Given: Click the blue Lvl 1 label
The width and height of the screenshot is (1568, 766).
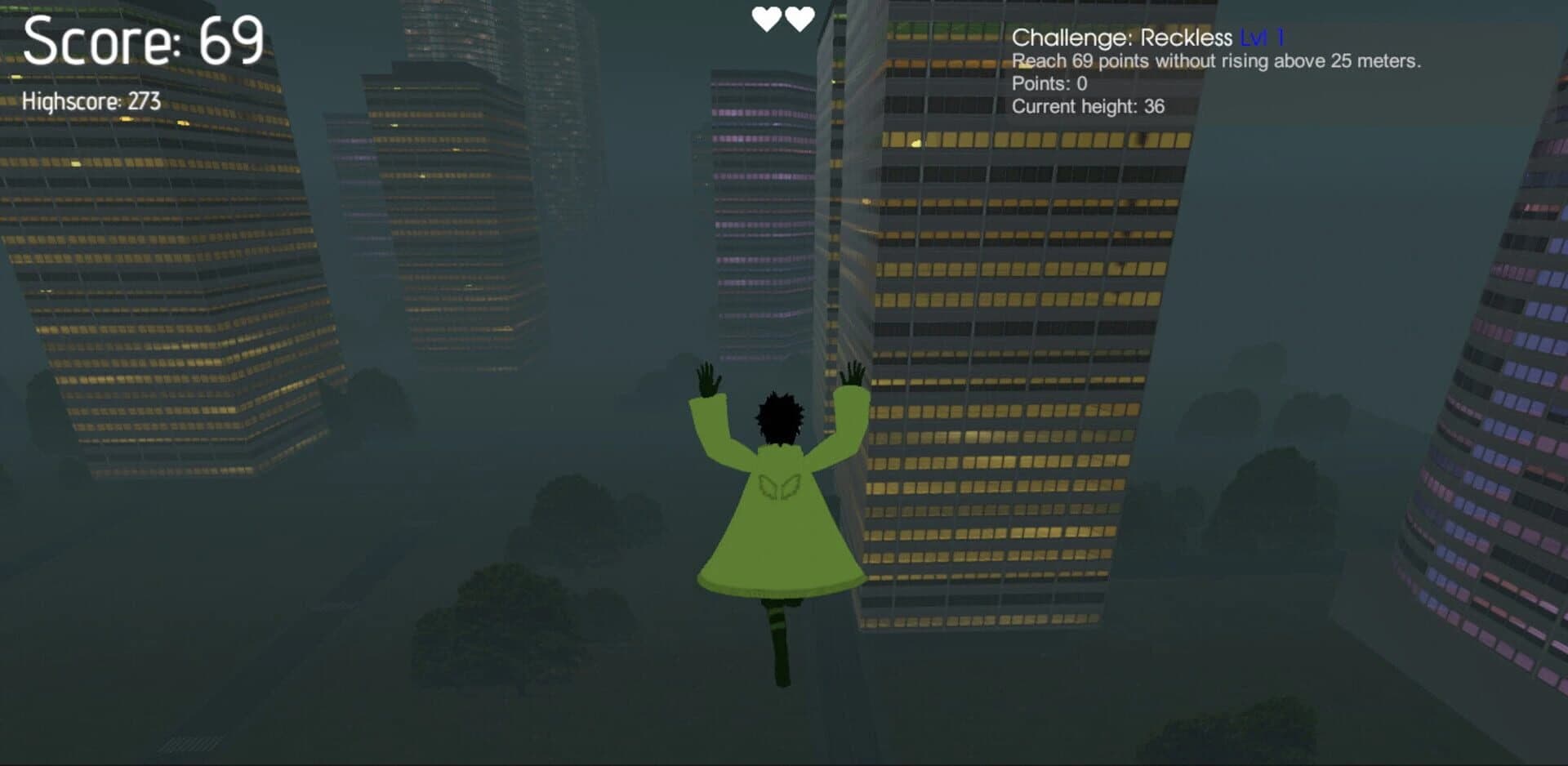Looking at the screenshot, I should pos(1262,36).
